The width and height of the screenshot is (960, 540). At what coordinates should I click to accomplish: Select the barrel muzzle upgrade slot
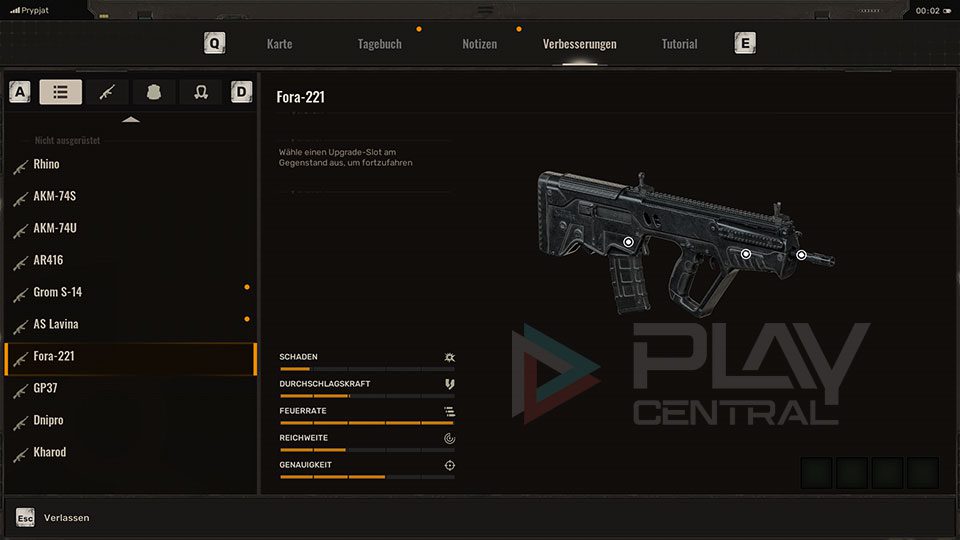coord(801,255)
